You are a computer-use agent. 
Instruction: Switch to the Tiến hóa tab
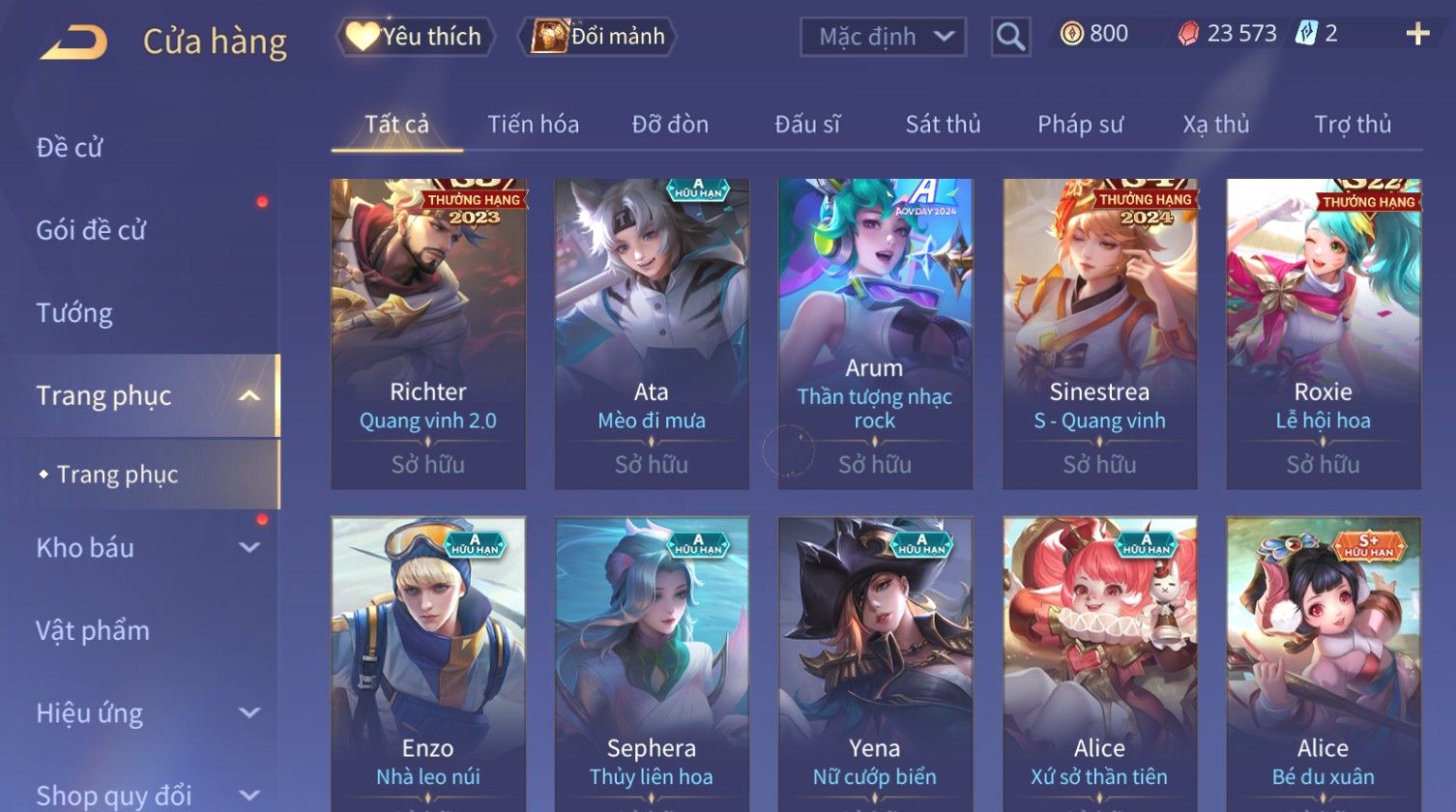point(533,125)
